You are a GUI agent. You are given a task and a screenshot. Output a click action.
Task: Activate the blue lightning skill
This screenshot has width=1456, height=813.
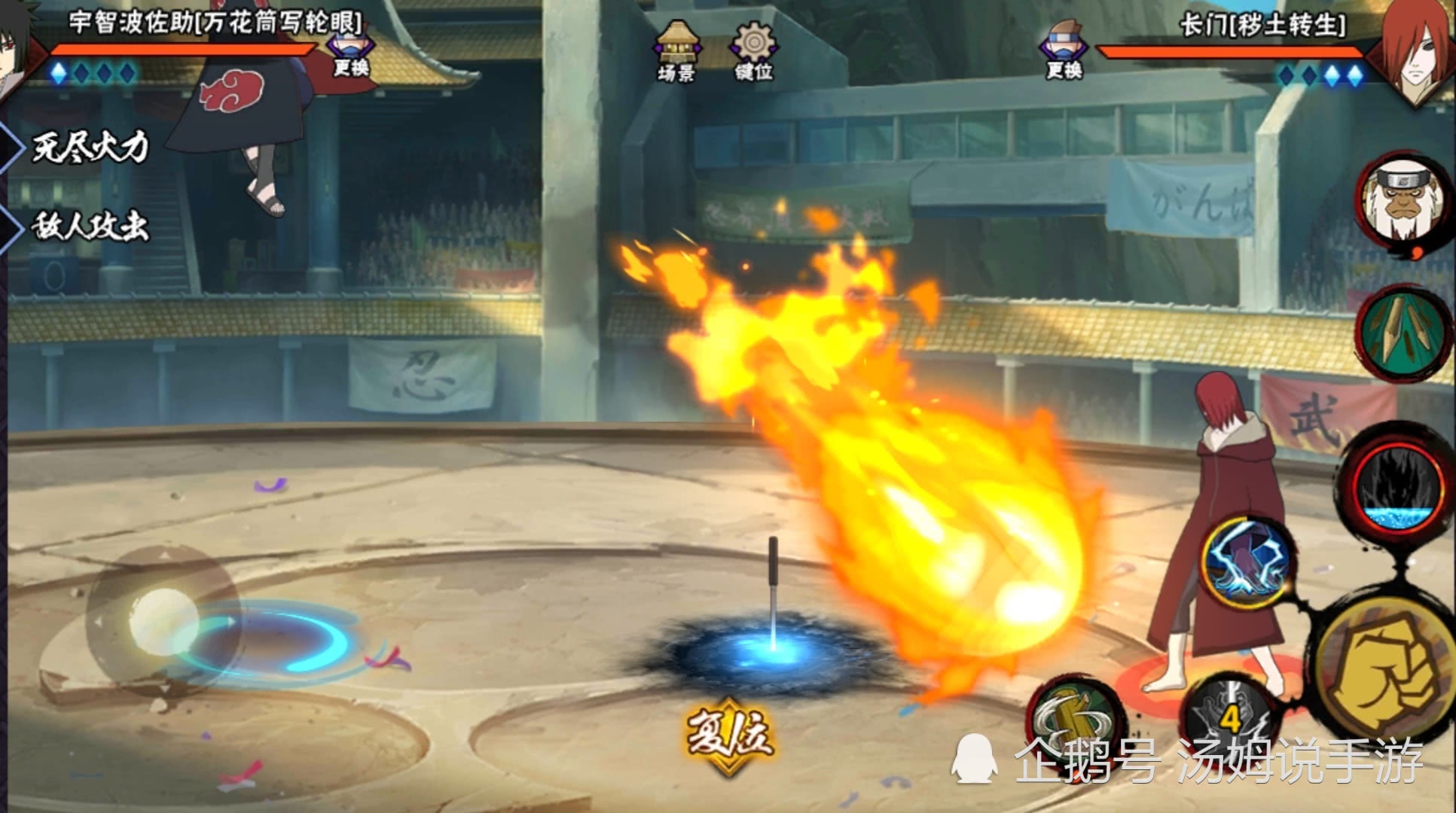[x=1247, y=562]
